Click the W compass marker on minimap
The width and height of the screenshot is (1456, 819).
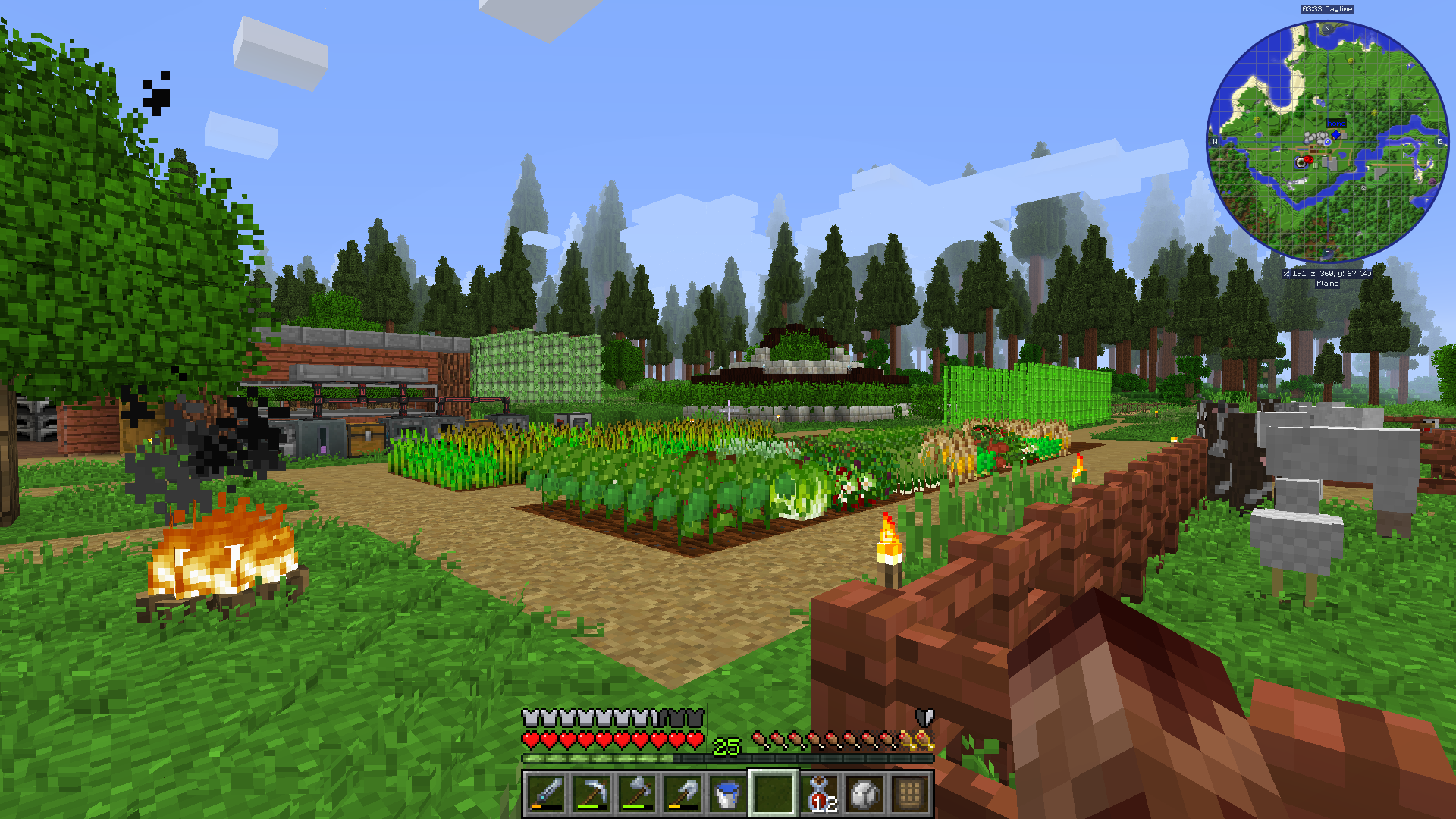coord(1215,142)
